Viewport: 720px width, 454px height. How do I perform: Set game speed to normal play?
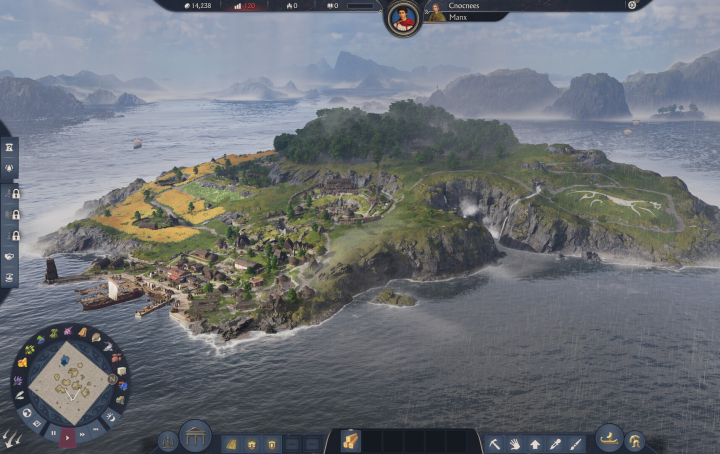(68, 436)
